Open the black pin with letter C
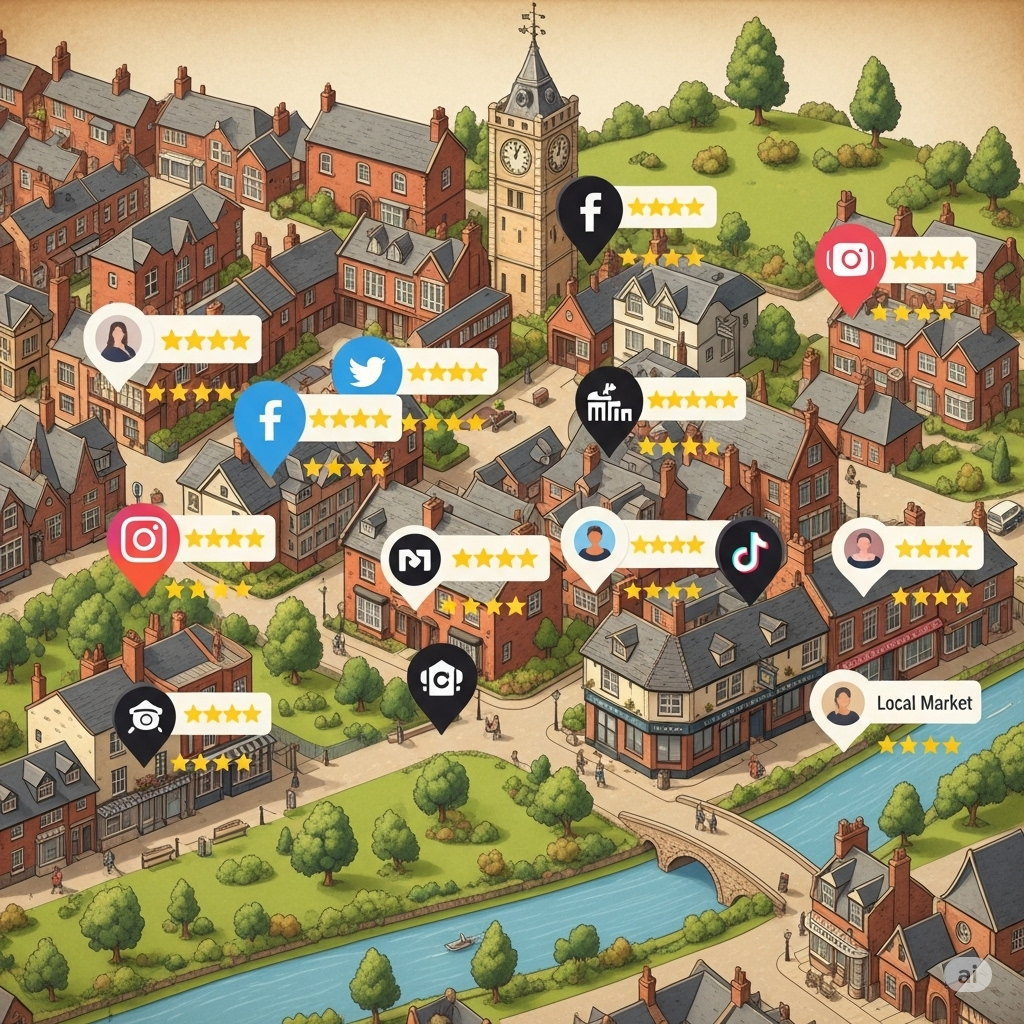This screenshot has width=1024, height=1024. click(x=441, y=679)
